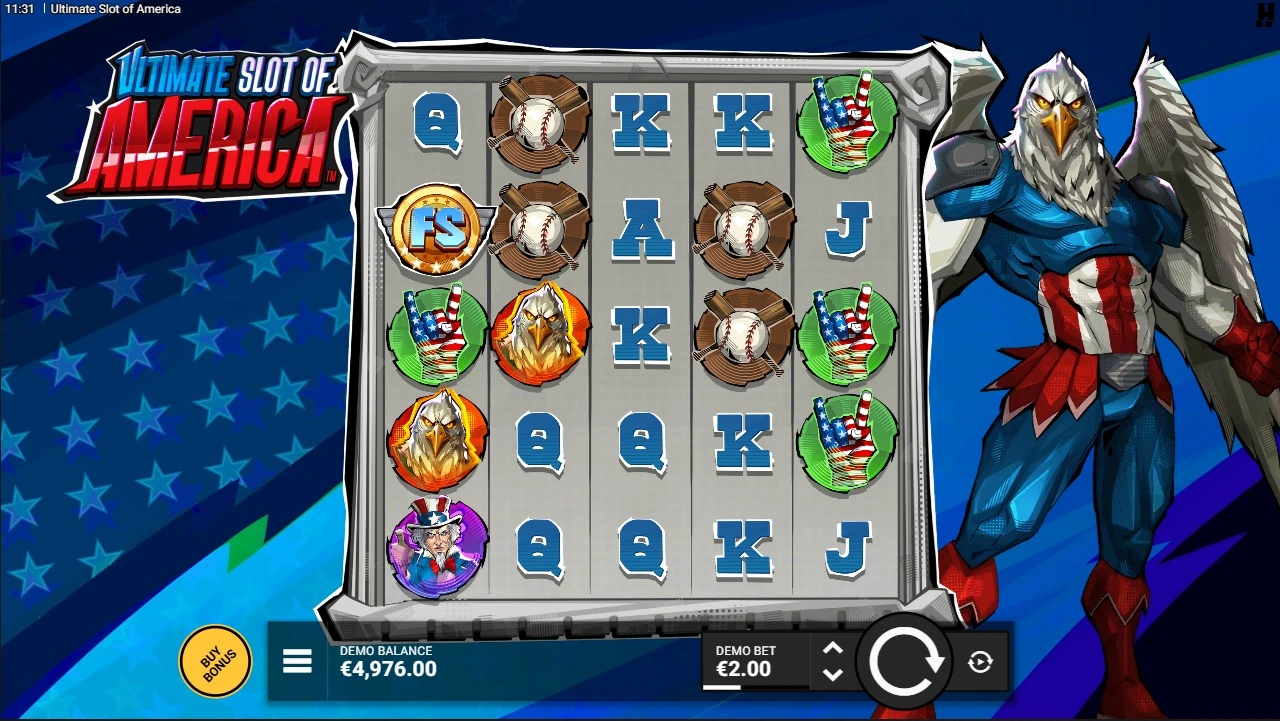The height and width of the screenshot is (721, 1280).
Task: Open the autoplay settings
Action: pos(980,661)
